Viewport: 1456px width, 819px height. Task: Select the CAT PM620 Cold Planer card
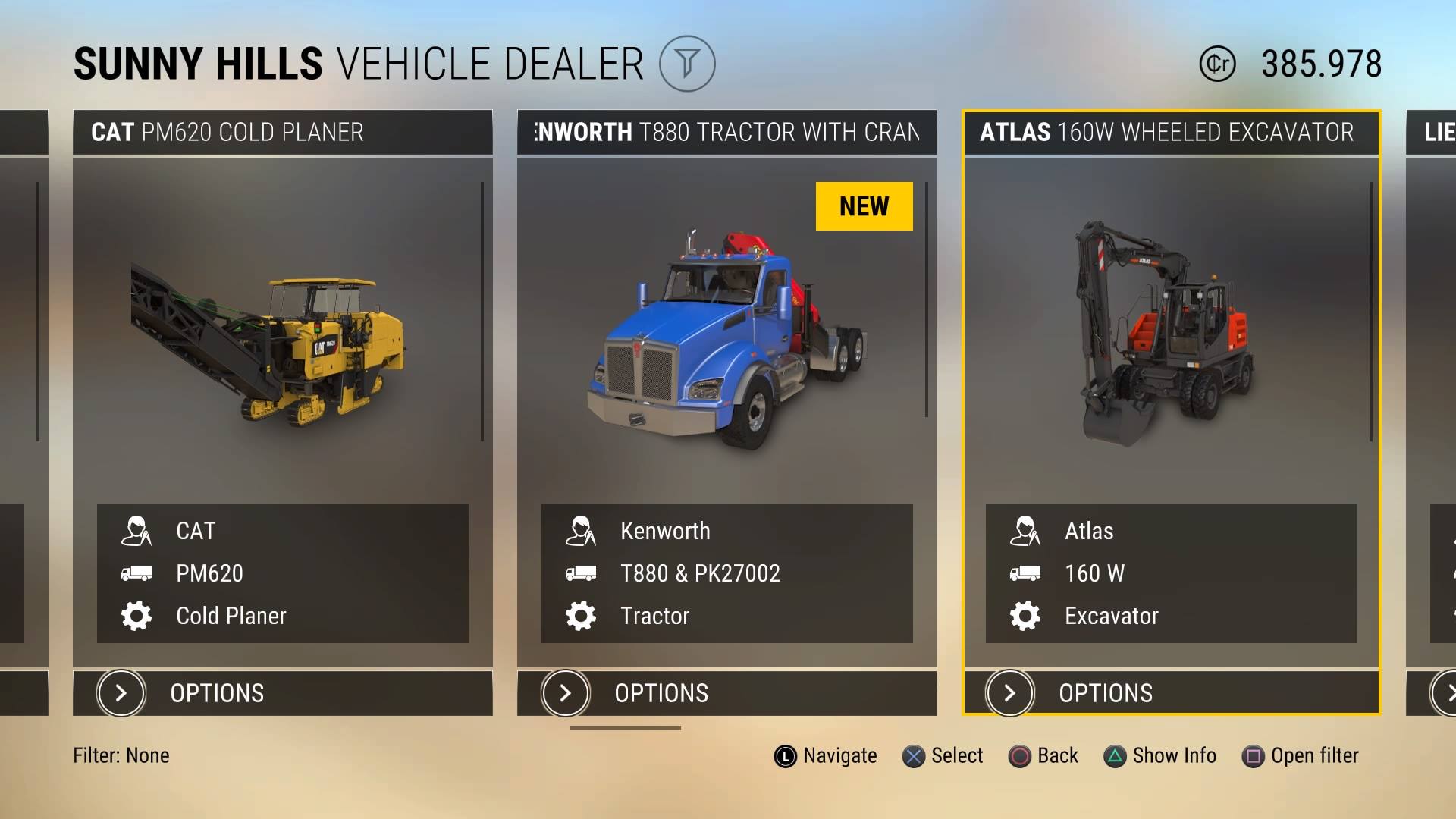(x=282, y=341)
